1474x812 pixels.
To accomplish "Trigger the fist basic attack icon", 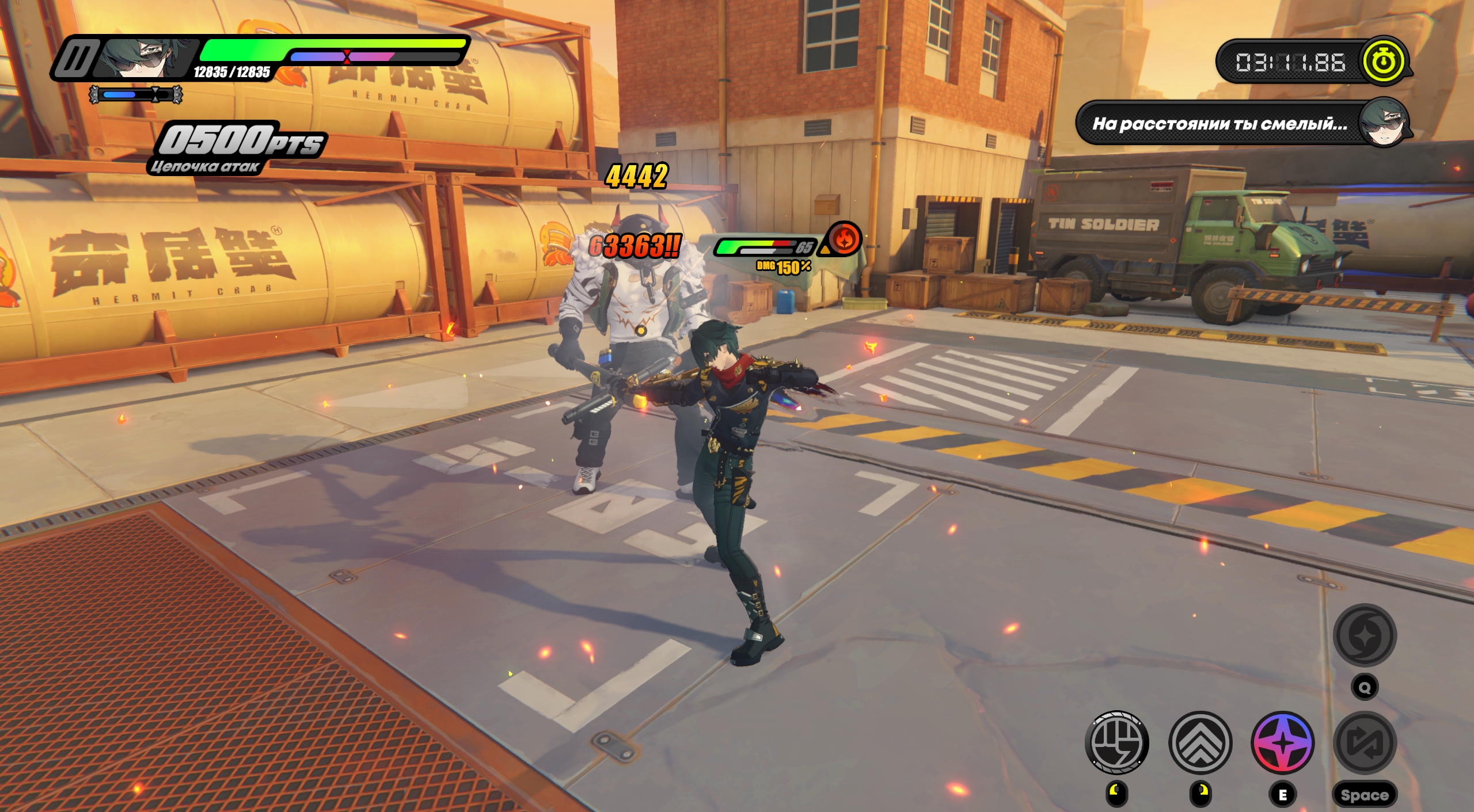I will pyautogui.click(x=1116, y=742).
